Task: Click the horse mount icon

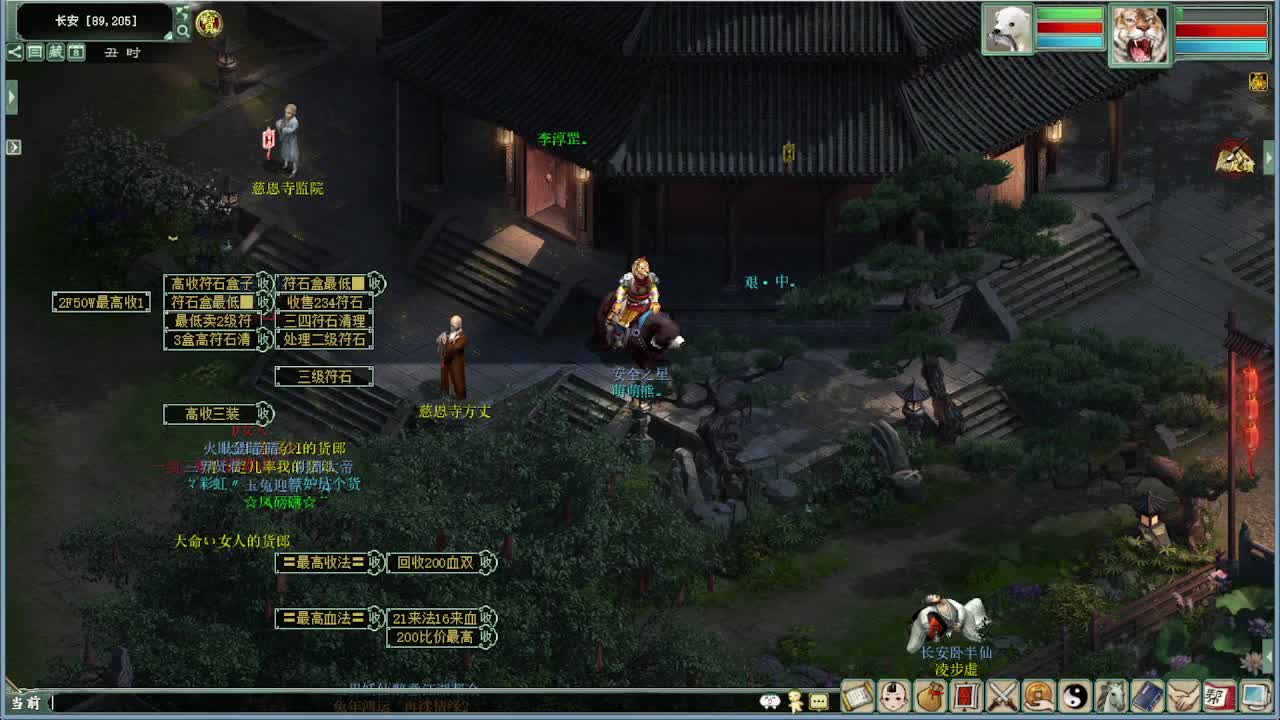Action: click(1111, 700)
